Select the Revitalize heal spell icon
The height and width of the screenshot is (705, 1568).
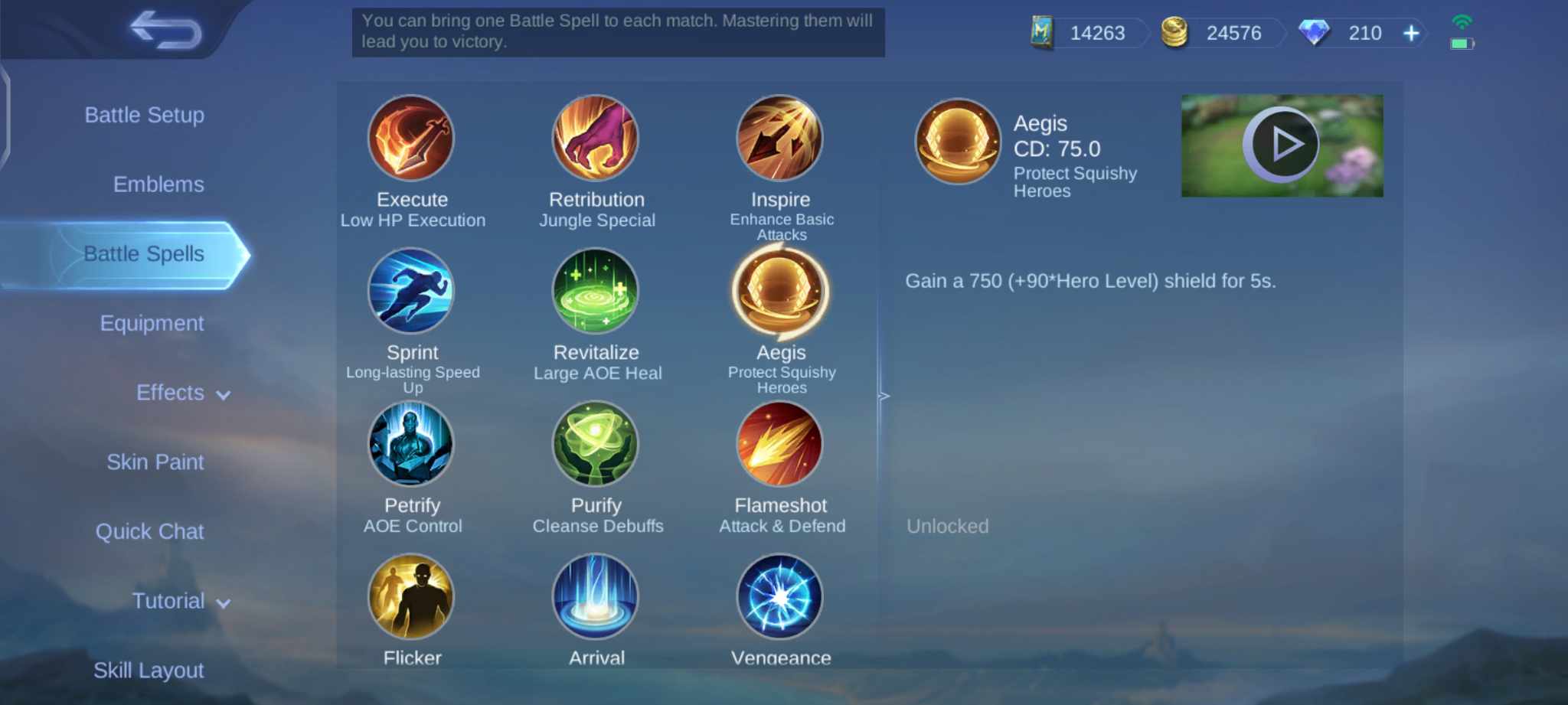point(596,292)
